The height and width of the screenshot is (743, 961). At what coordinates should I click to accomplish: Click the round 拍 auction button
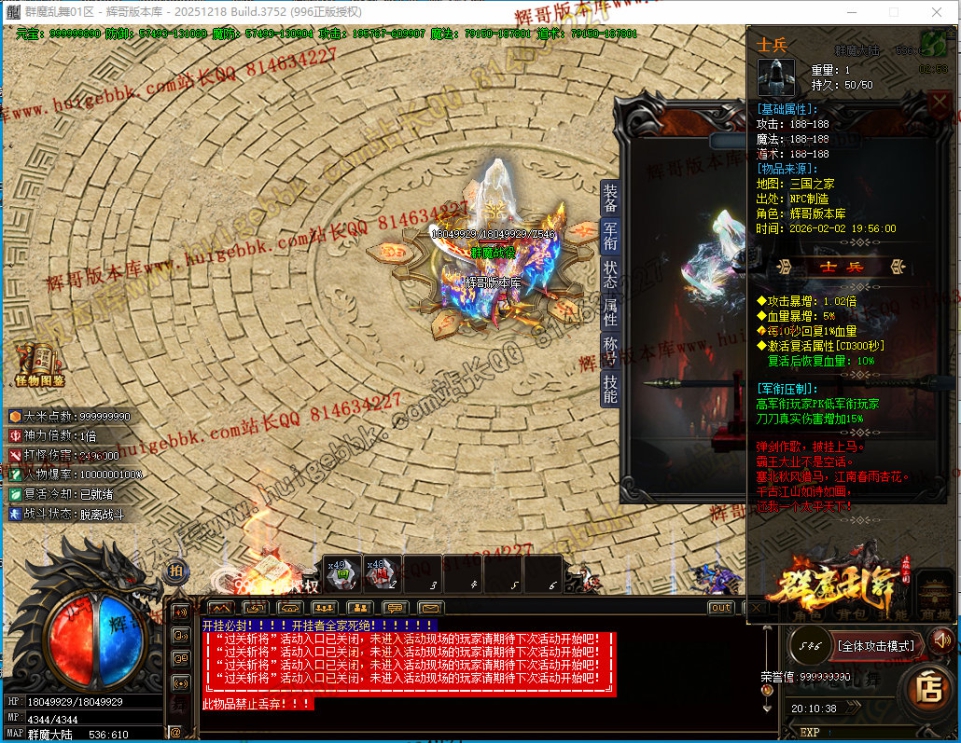pyautogui.click(x=177, y=570)
